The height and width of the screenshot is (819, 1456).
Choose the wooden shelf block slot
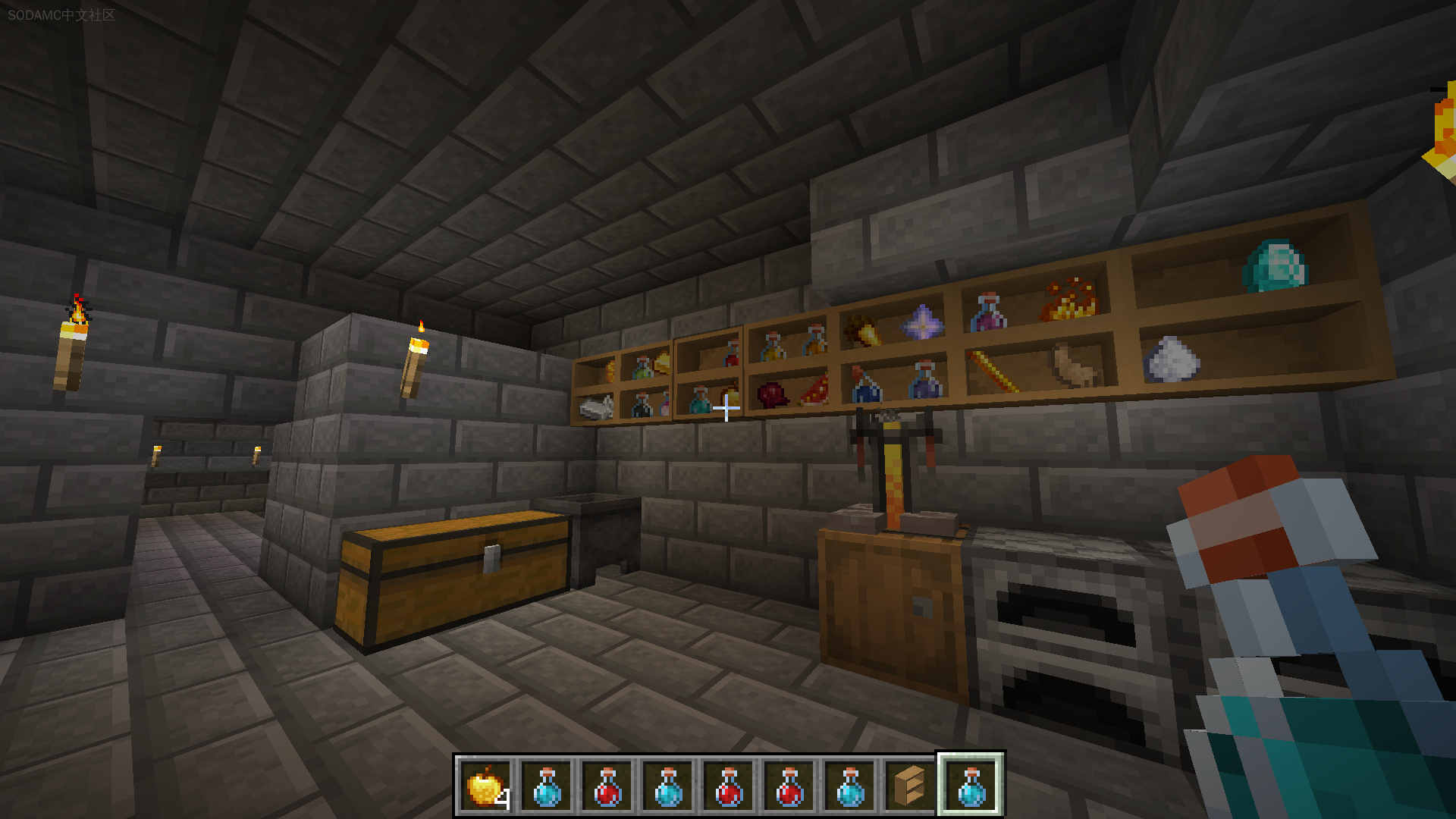(910, 786)
